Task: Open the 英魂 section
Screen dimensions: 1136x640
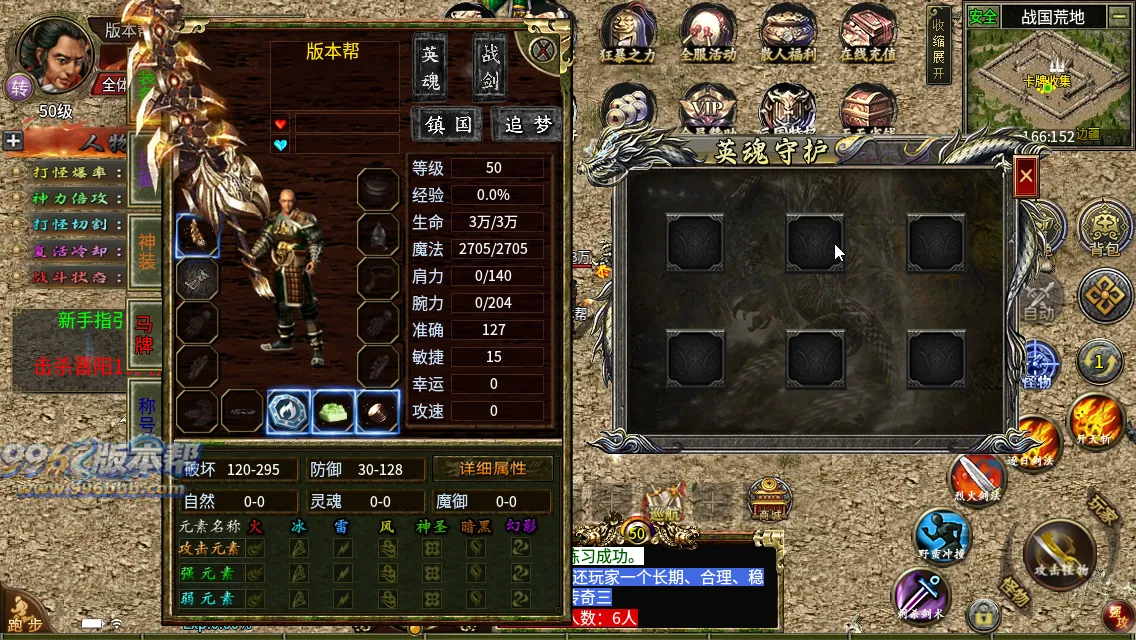Action: tap(430, 66)
